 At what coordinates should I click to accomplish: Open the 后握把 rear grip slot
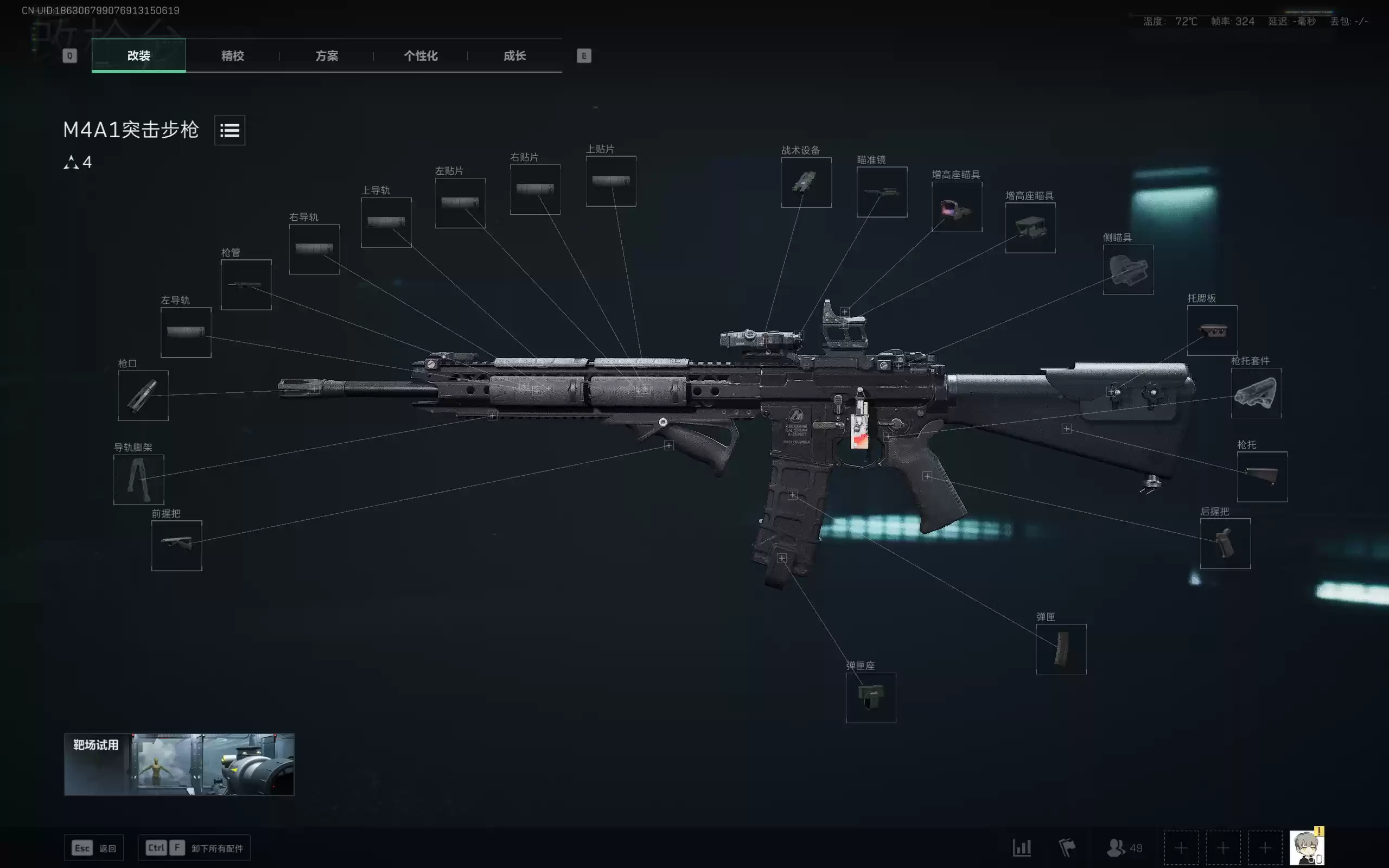tap(1226, 544)
